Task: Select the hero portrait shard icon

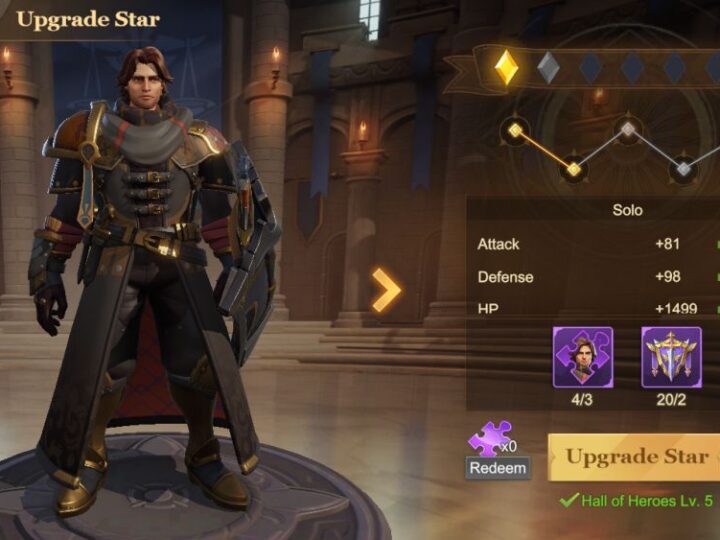Action: point(583,357)
